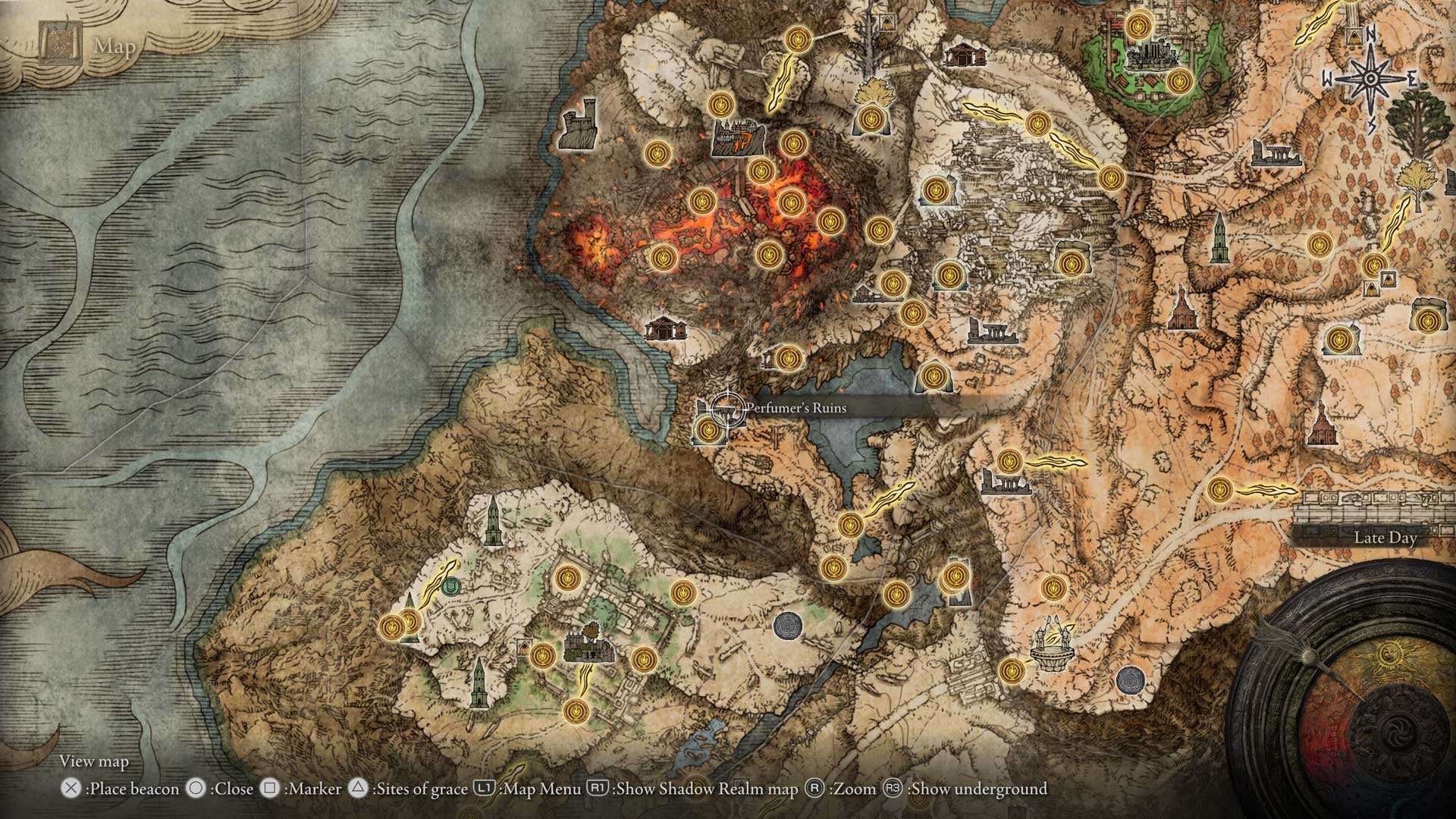Select the wooden shack icon southwest of the lava
Viewport: 1456px width, 819px height.
click(x=665, y=328)
